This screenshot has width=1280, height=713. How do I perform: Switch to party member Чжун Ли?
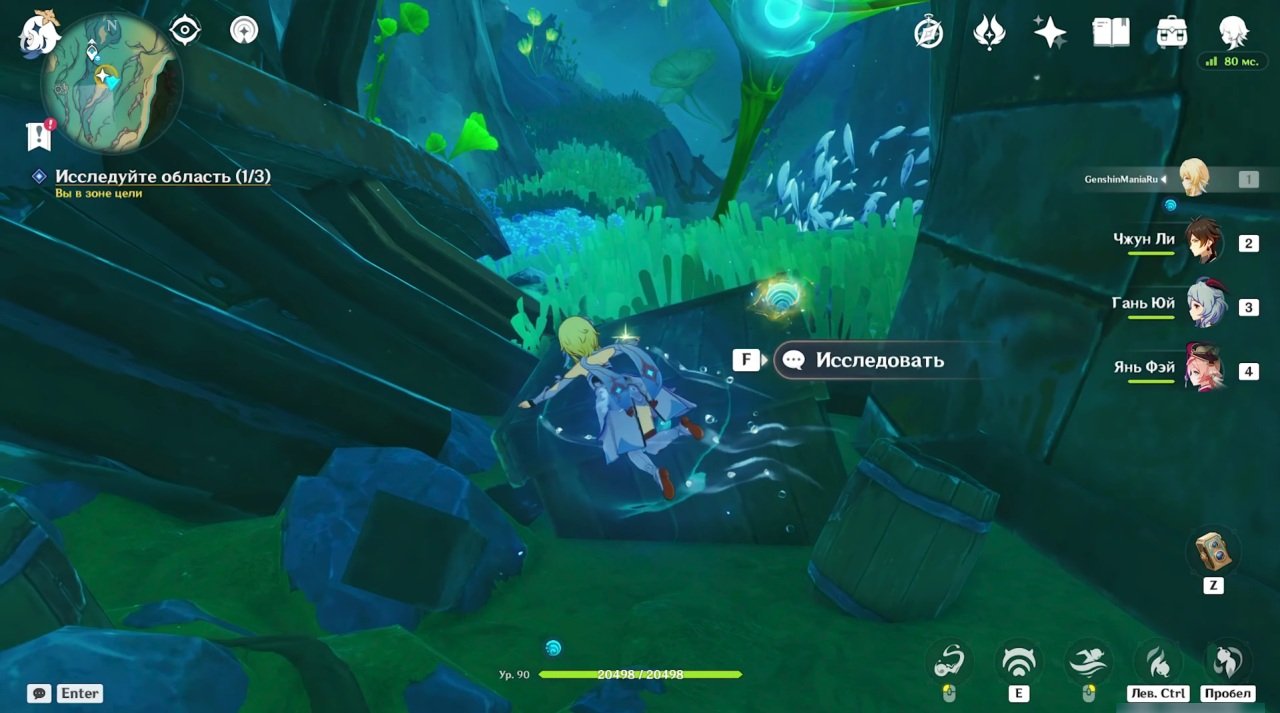pos(1203,241)
